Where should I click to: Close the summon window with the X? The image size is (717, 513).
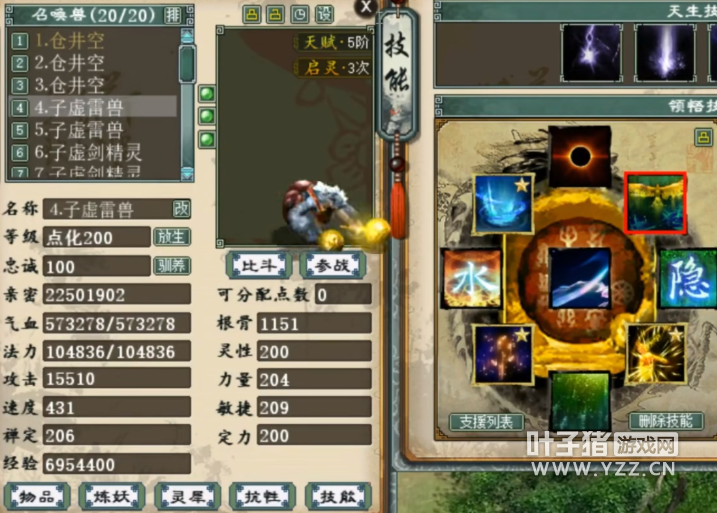click(367, 7)
